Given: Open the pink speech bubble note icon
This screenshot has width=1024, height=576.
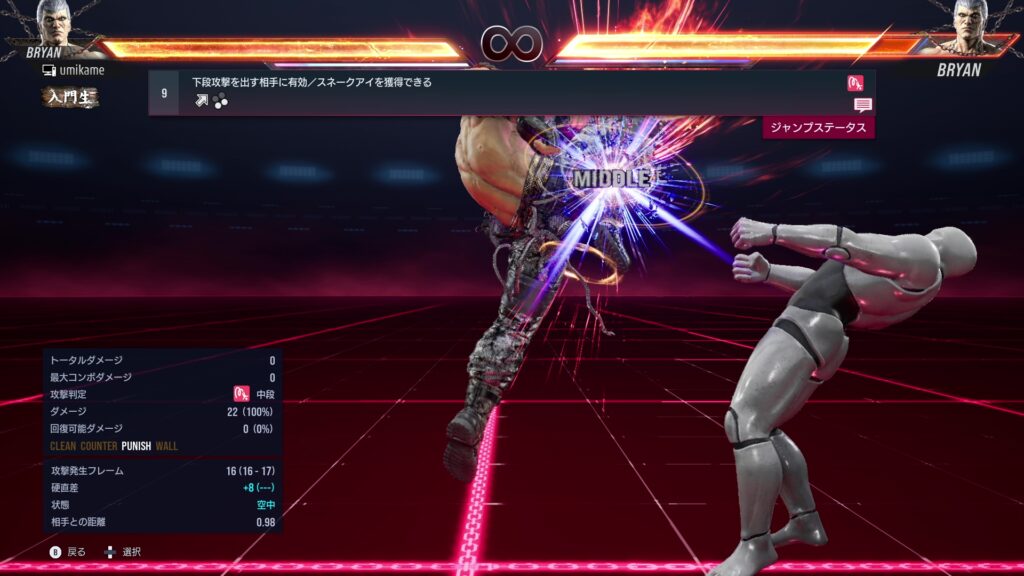Looking at the screenshot, I should tap(862, 105).
